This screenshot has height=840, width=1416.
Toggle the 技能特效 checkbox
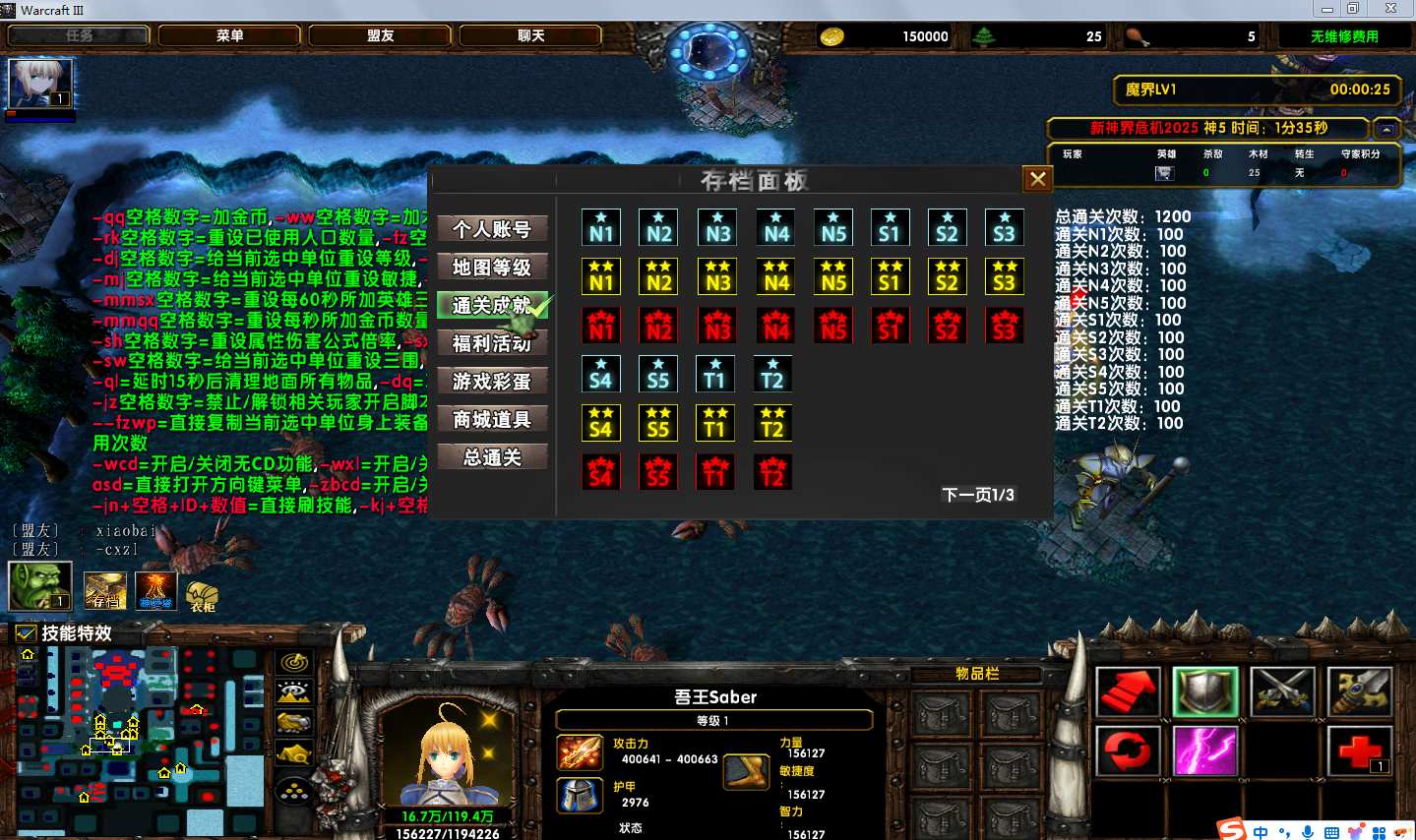pos(27,633)
